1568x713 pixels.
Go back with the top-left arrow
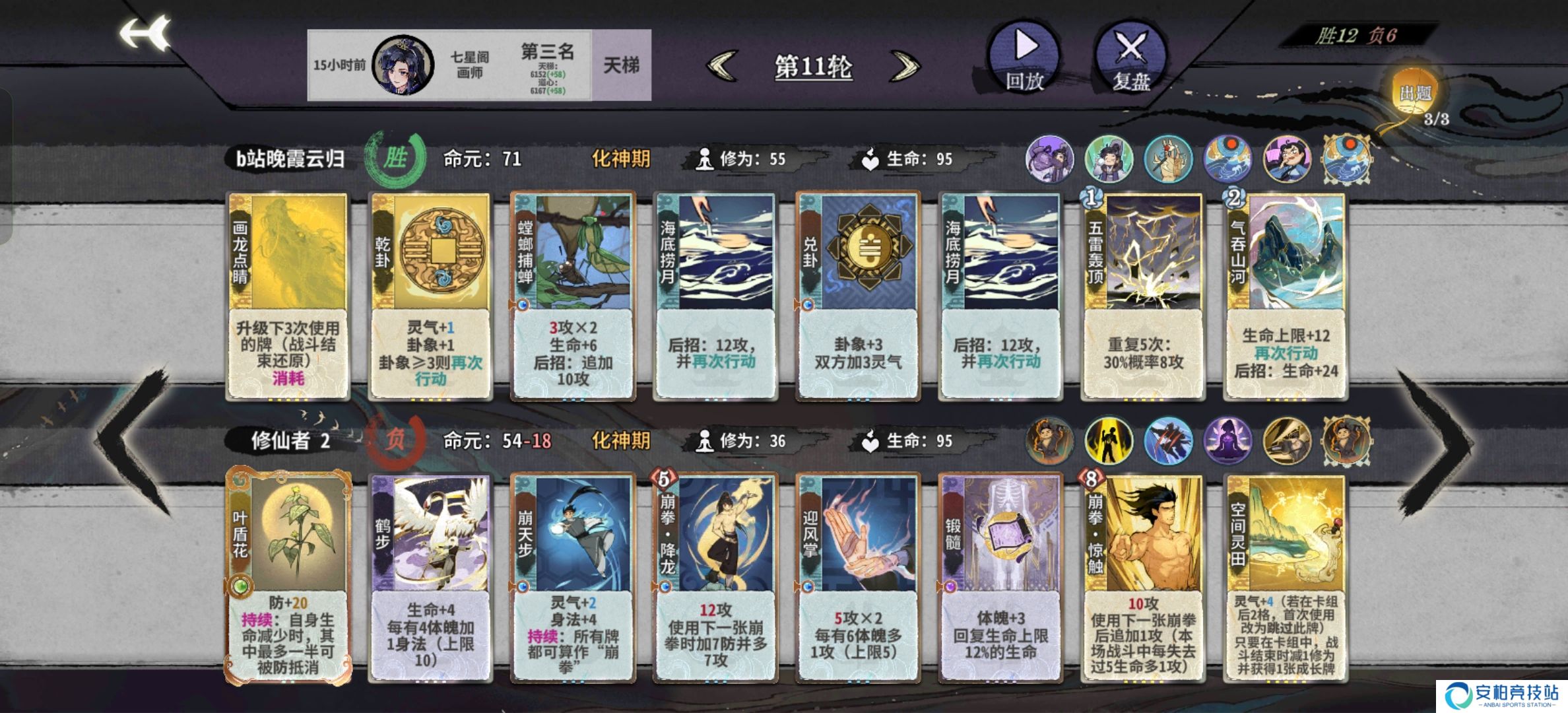pos(145,34)
